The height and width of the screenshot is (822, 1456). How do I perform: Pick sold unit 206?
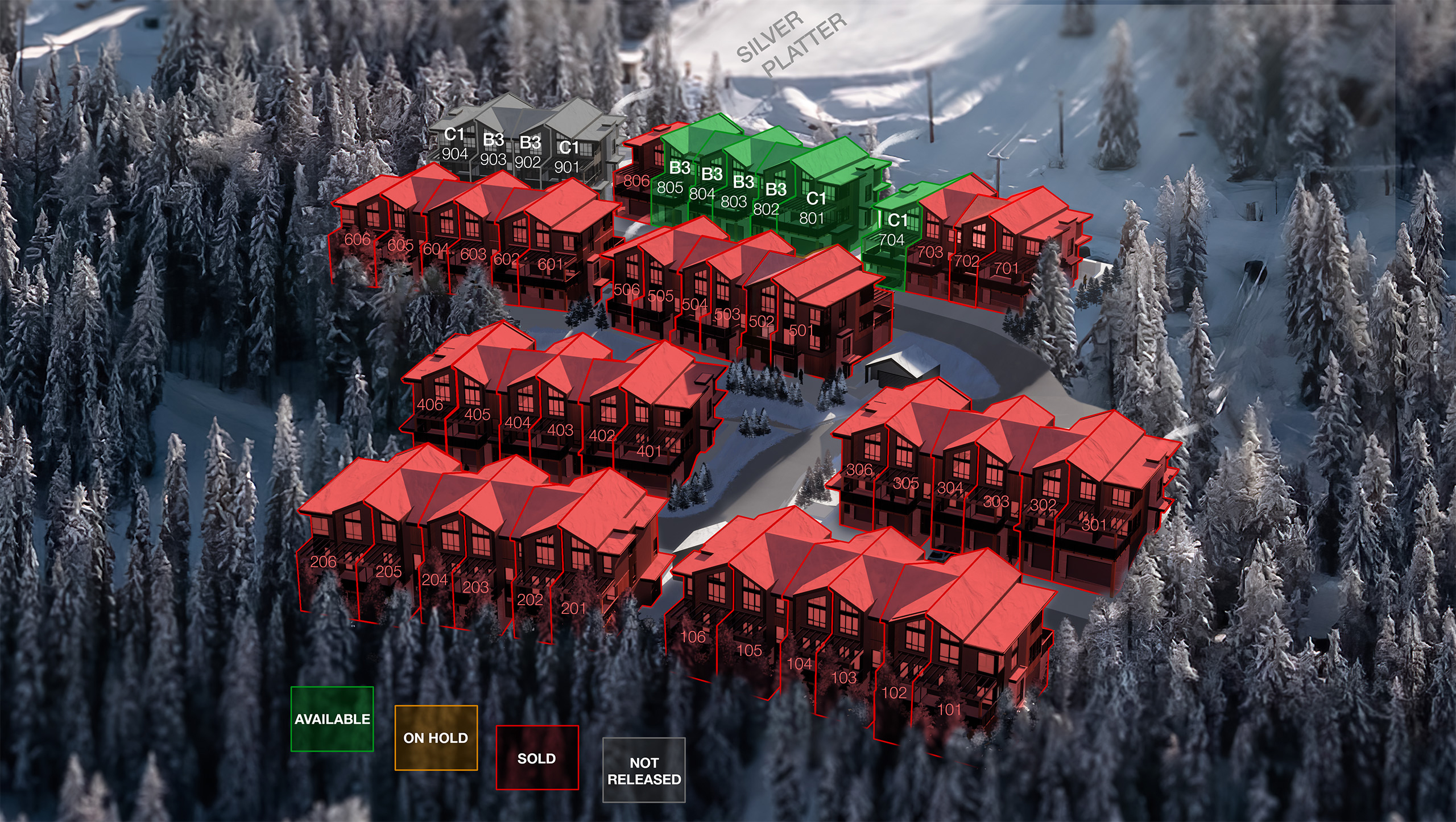click(x=324, y=561)
